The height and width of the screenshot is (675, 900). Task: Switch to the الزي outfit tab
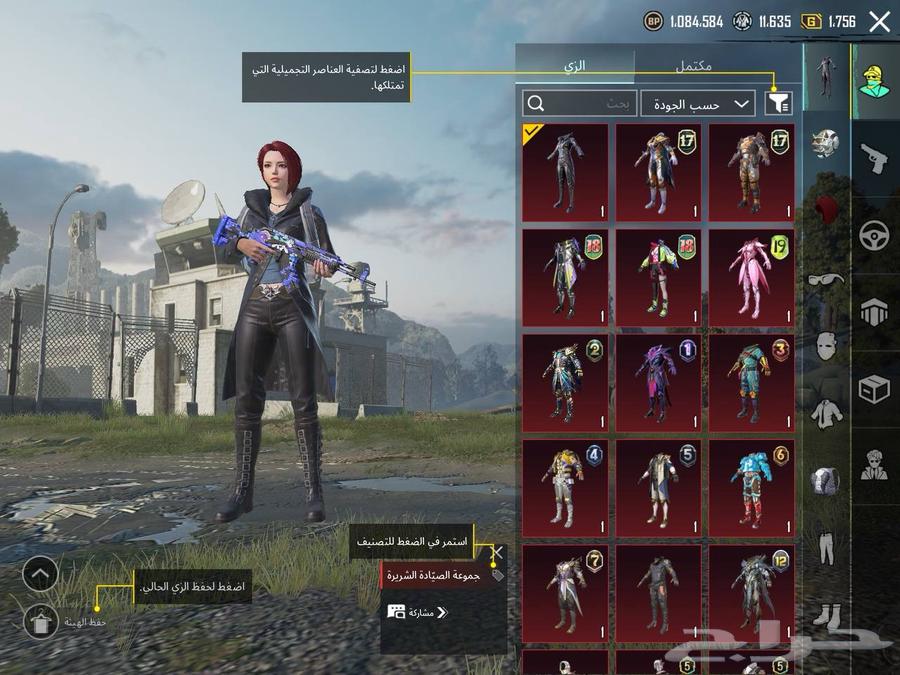point(575,66)
